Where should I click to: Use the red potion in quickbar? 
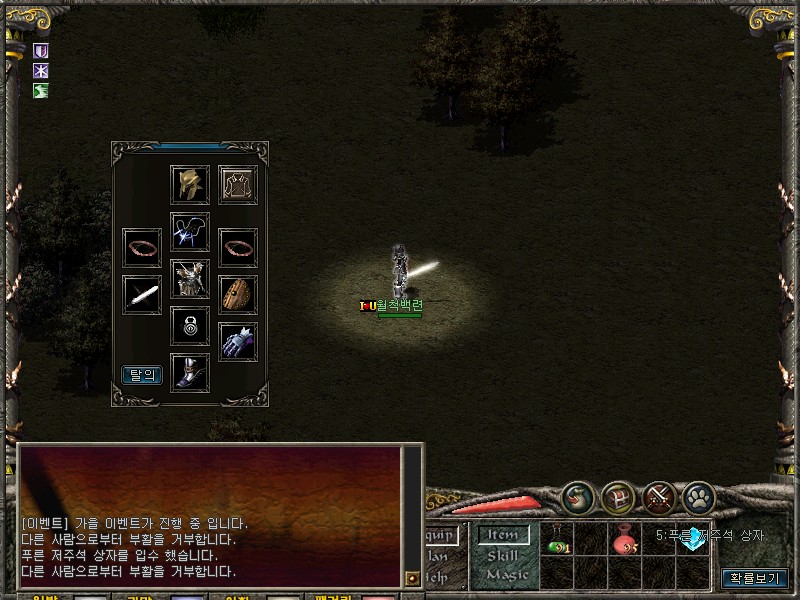[x=626, y=542]
